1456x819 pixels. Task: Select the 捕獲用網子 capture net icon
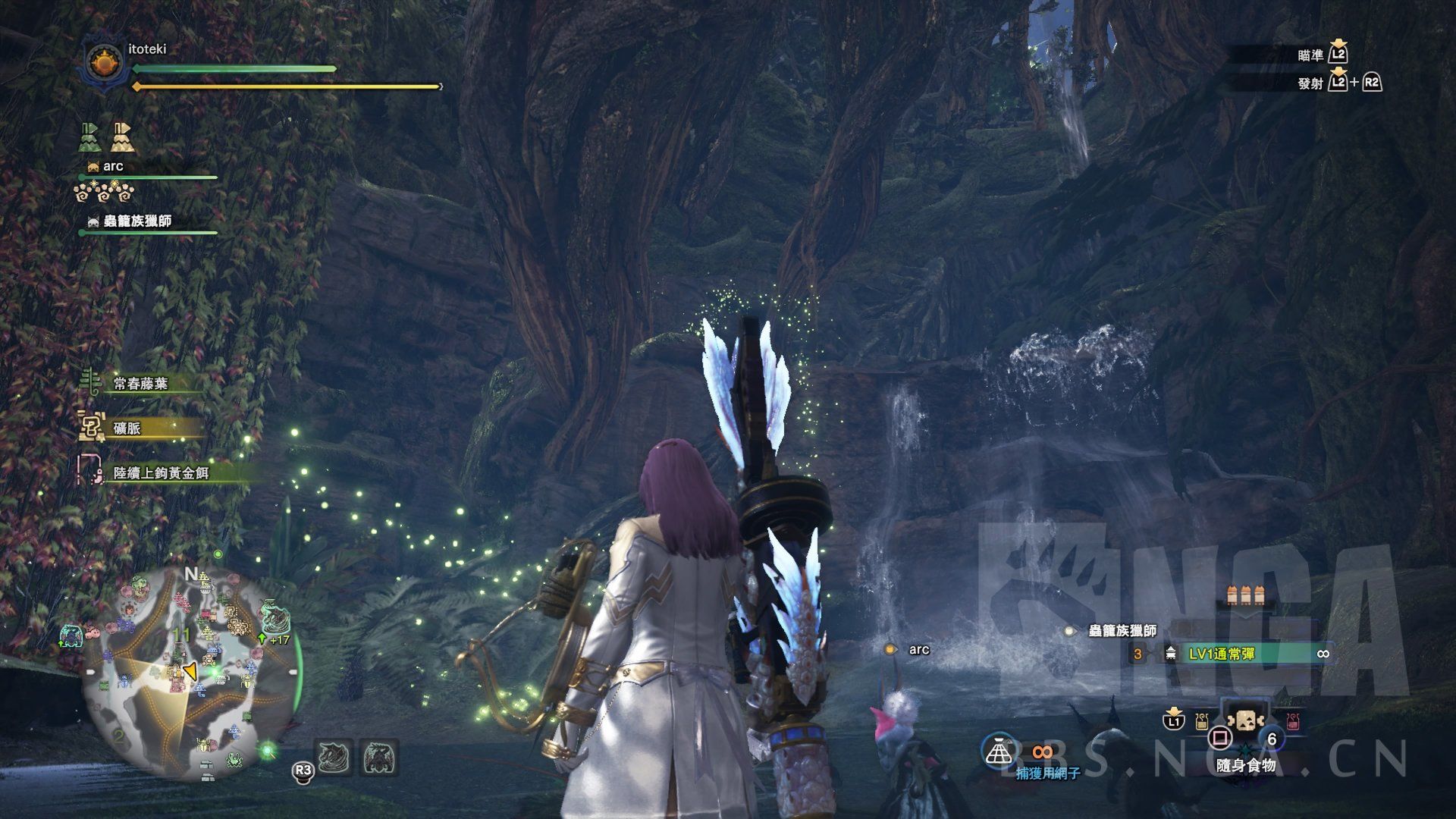(x=999, y=749)
